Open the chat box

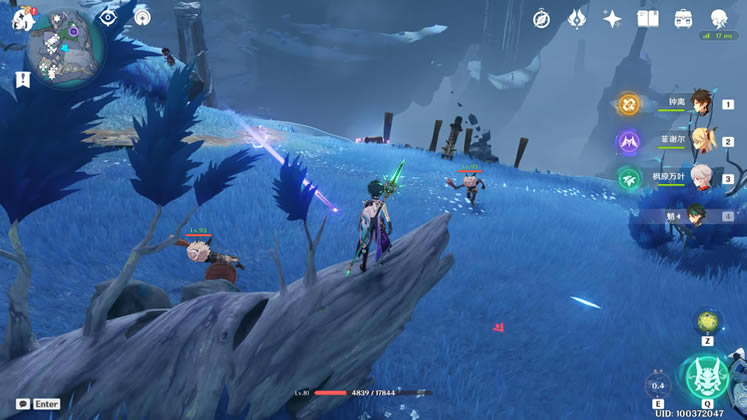(x=23, y=404)
